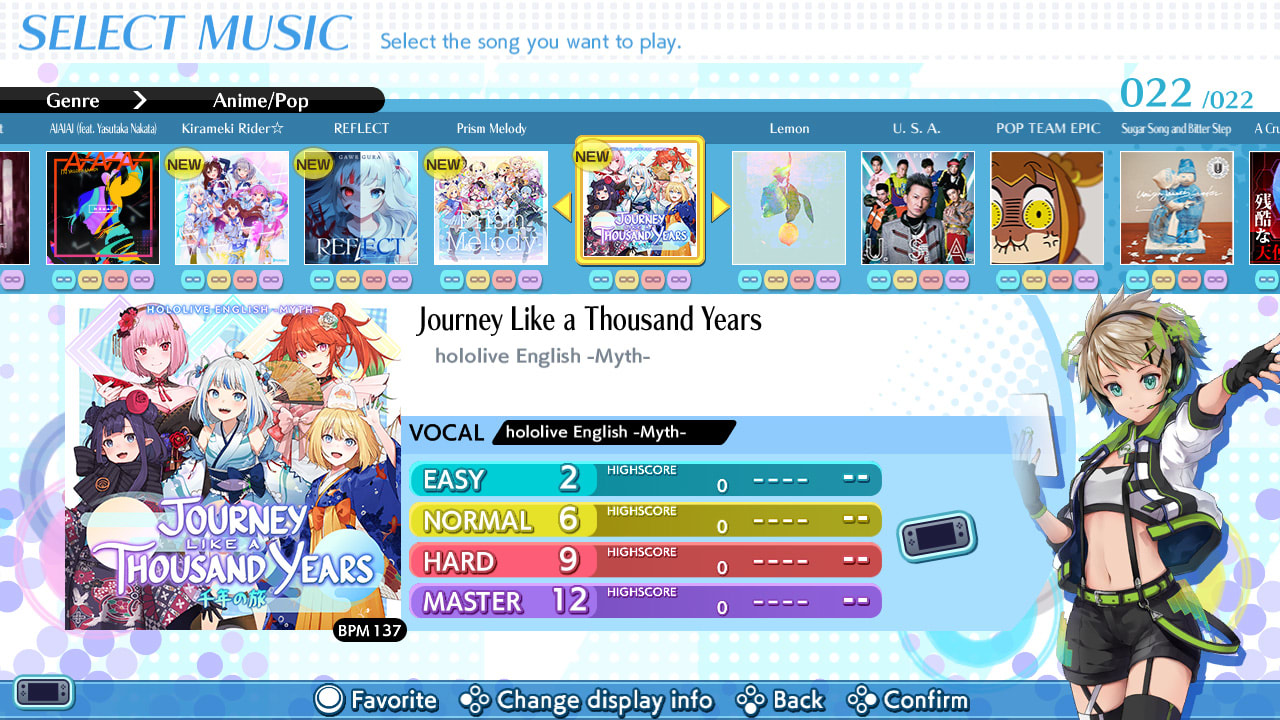Open the POP TEAM EPIC song cover
1280x720 pixels.
[x=1047, y=208]
